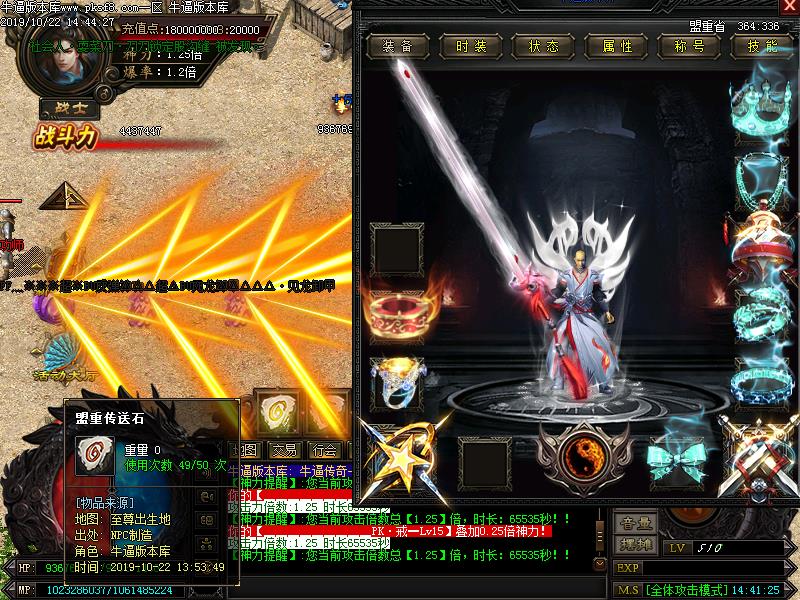Image resolution: width=800 pixels, height=600 pixels.
Task: Open the 时装 fashion tab
Action: tap(469, 47)
